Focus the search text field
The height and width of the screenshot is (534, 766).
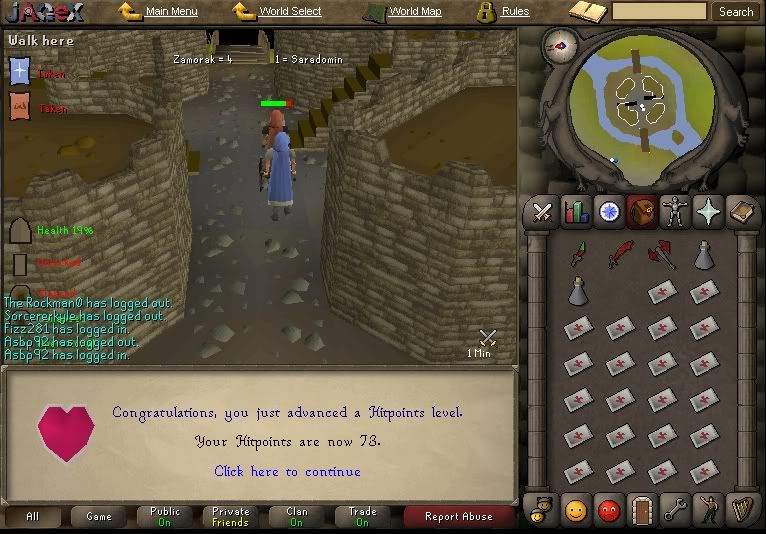tap(658, 12)
